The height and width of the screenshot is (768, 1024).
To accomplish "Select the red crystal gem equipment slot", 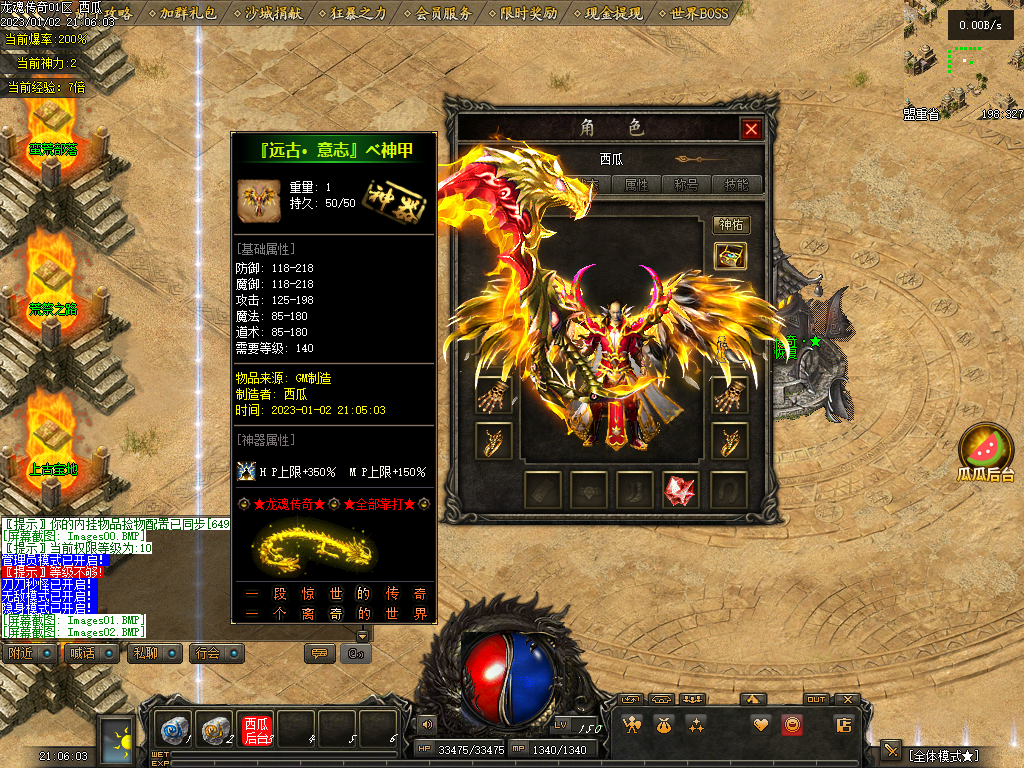I will (x=680, y=490).
